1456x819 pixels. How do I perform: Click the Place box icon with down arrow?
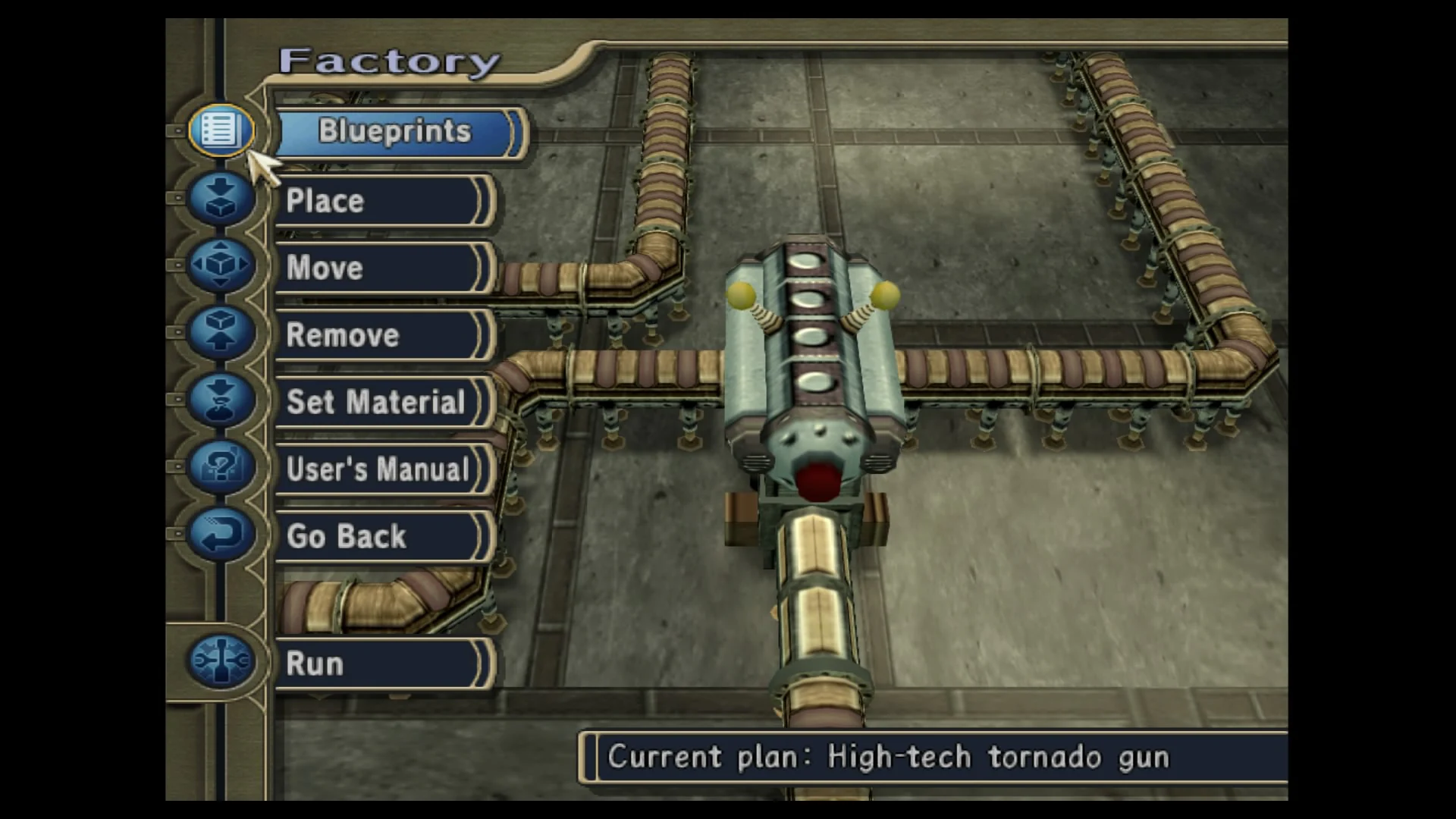pos(220,197)
